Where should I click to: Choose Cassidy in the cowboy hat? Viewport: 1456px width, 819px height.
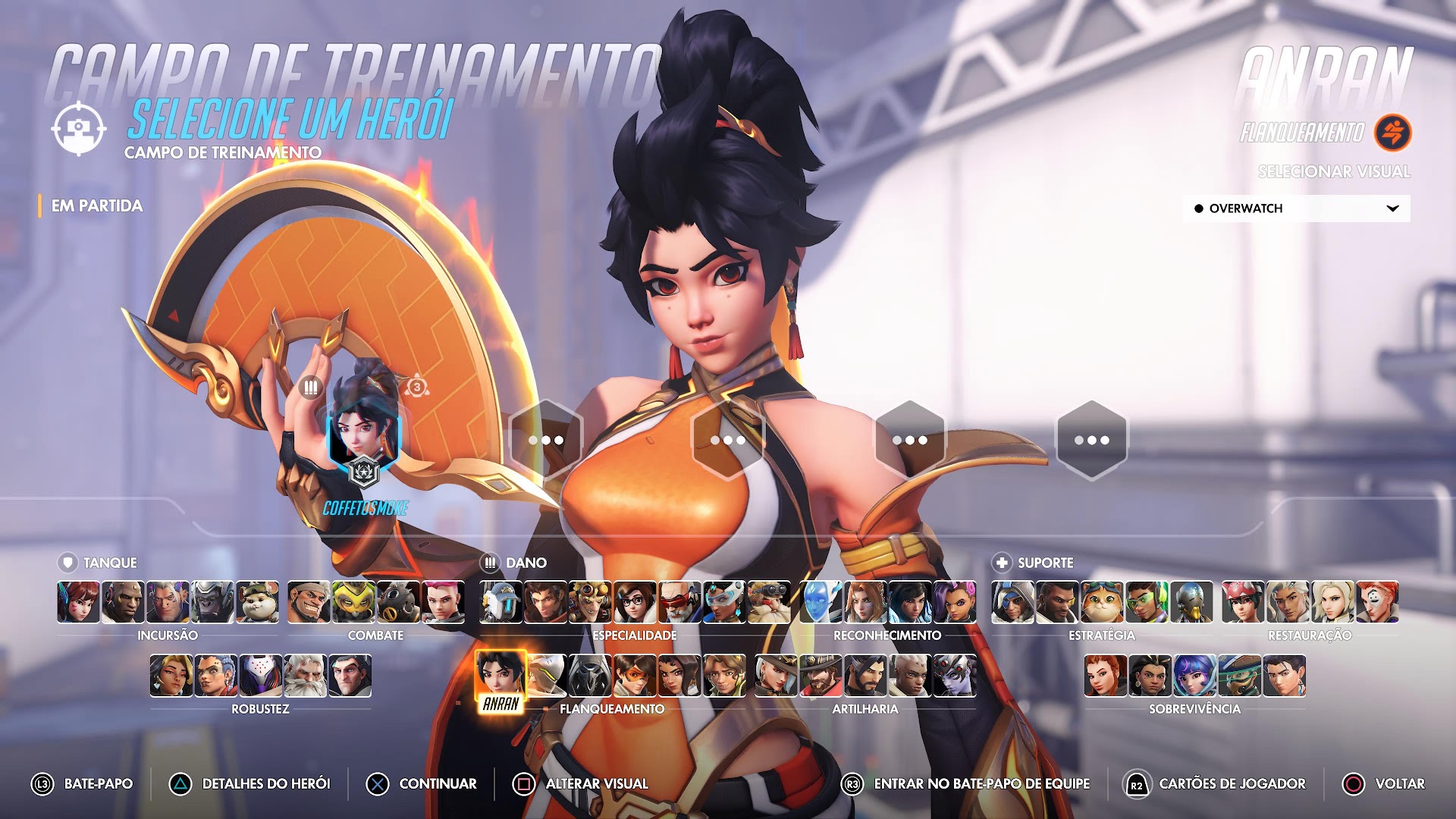(821, 676)
